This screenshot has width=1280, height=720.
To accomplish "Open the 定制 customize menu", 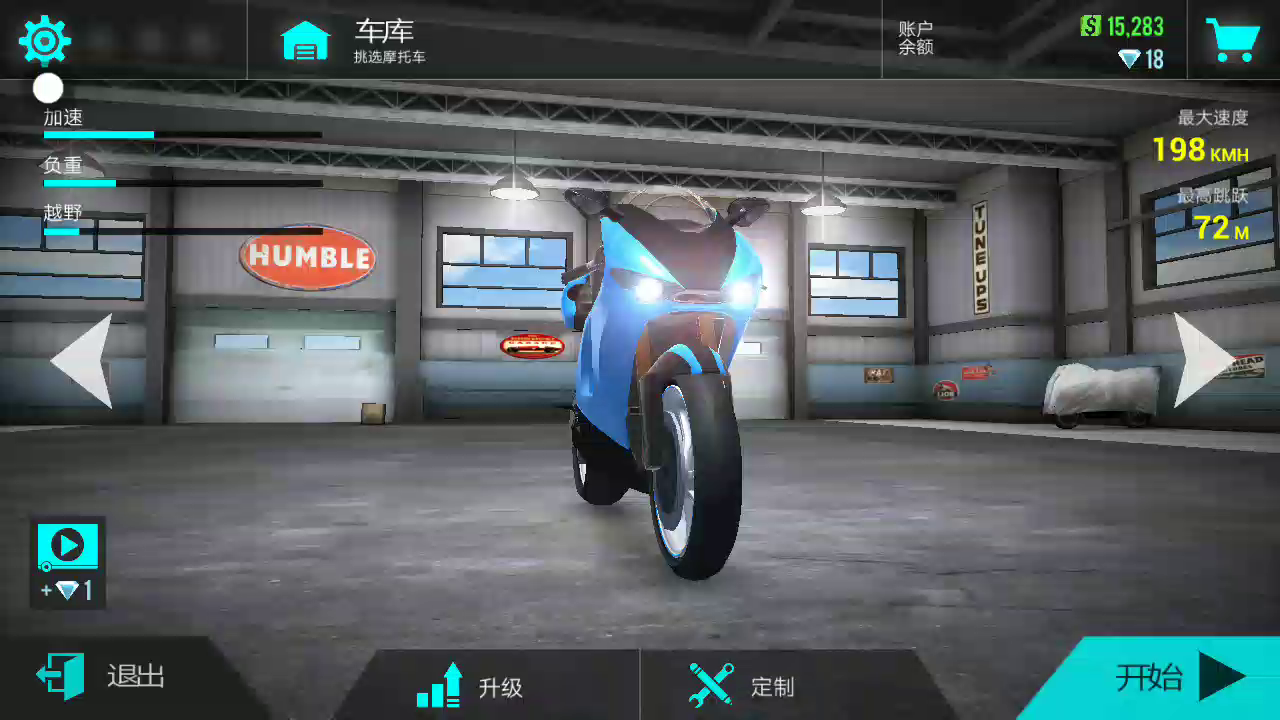I will (x=742, y=686).
